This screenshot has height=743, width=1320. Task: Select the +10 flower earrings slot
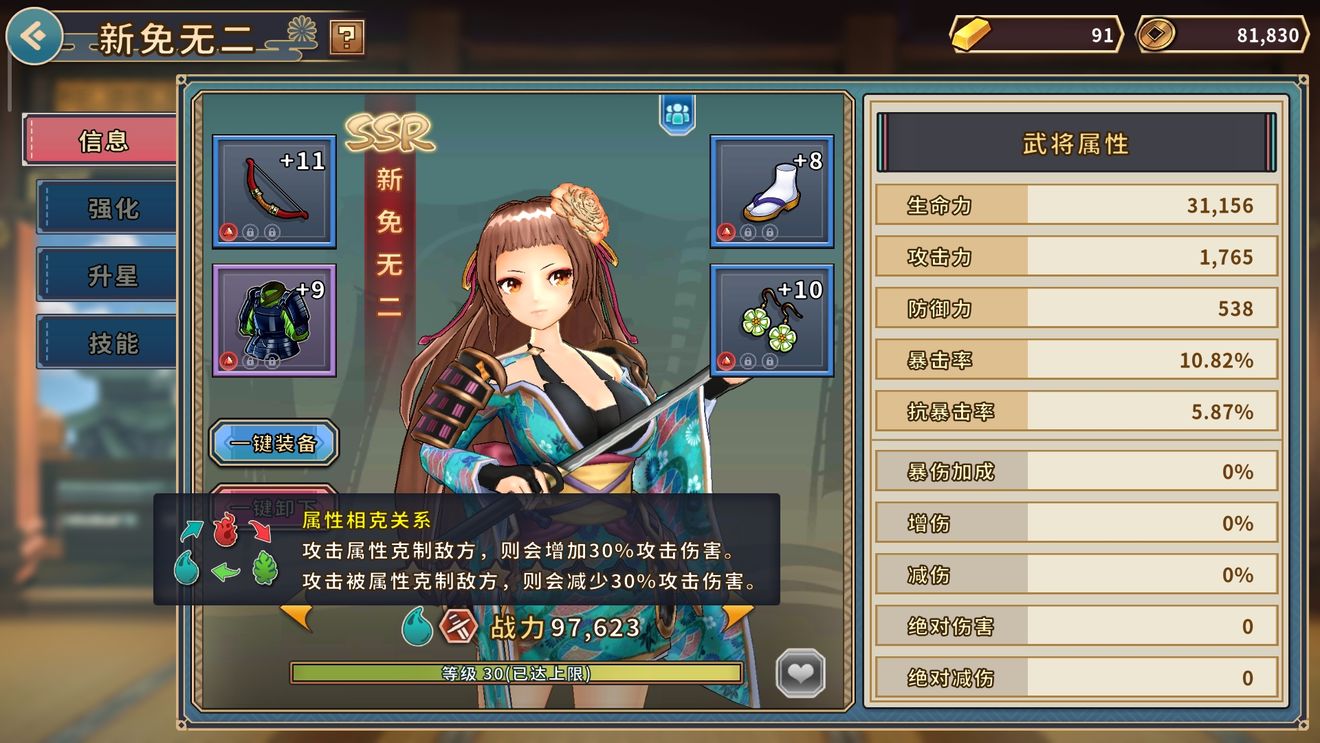click(771, 318)
